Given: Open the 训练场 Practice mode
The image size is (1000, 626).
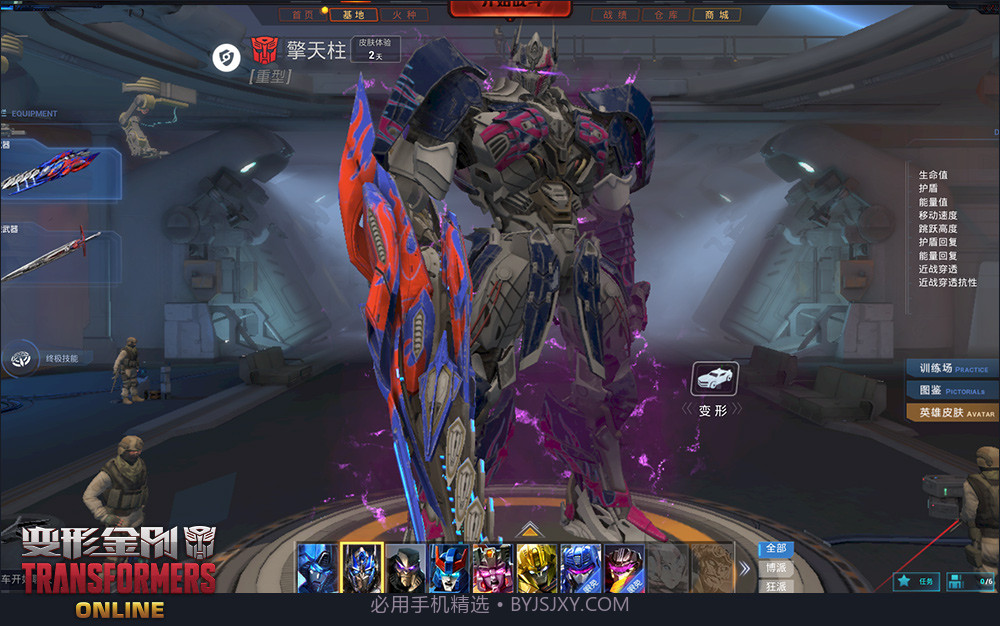Looking at the screenshot, I should [953, 368].
